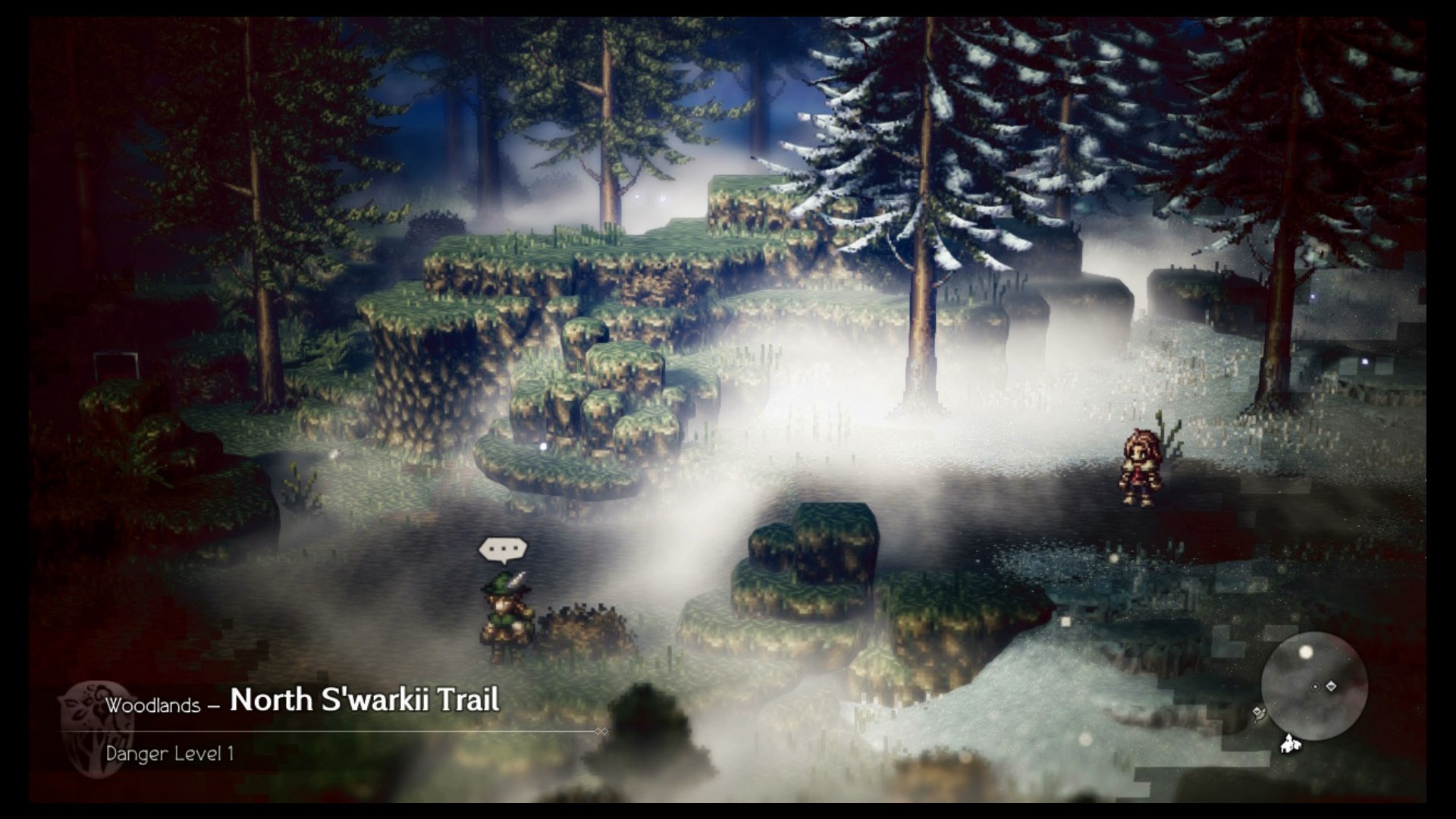
Task: Select the church building icon below the minimap
Action: pyautogui.click(x=1287, y=745)
